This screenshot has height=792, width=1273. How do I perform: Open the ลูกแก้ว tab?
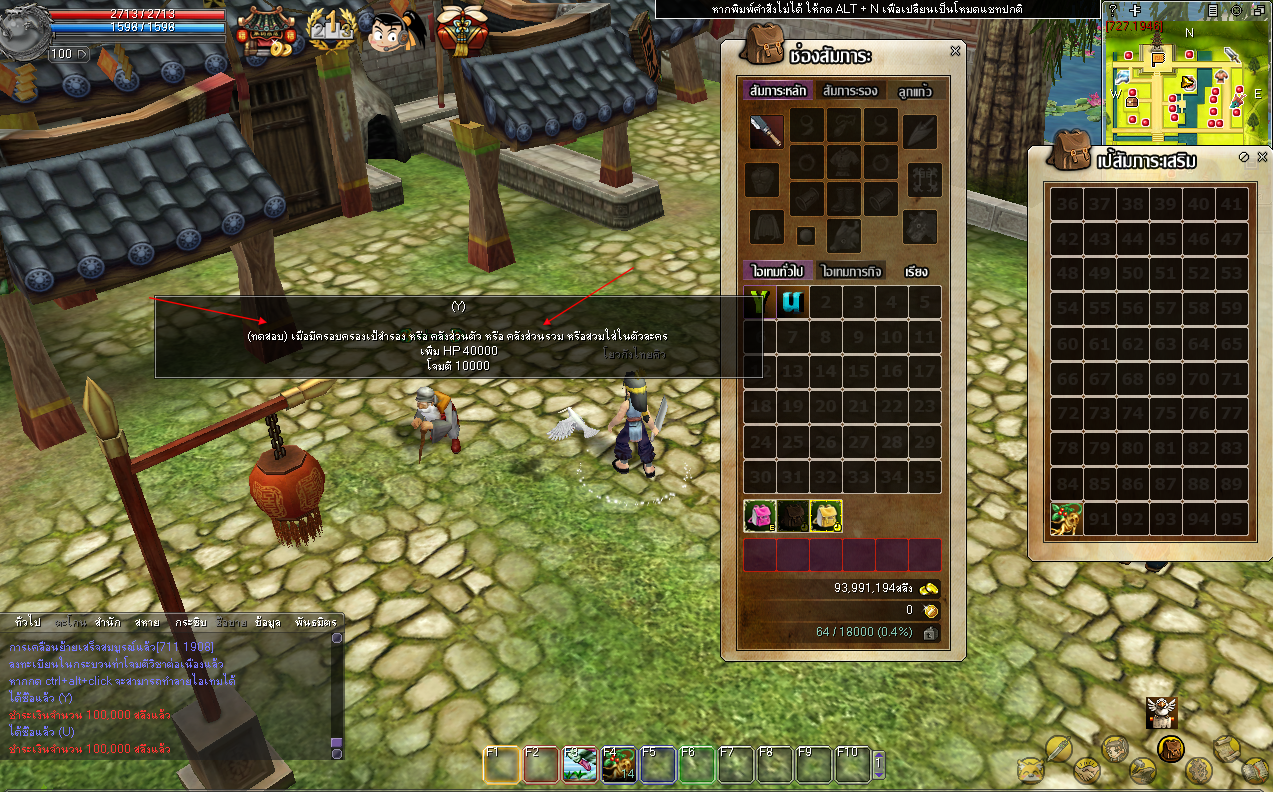(x=915, y=91)
